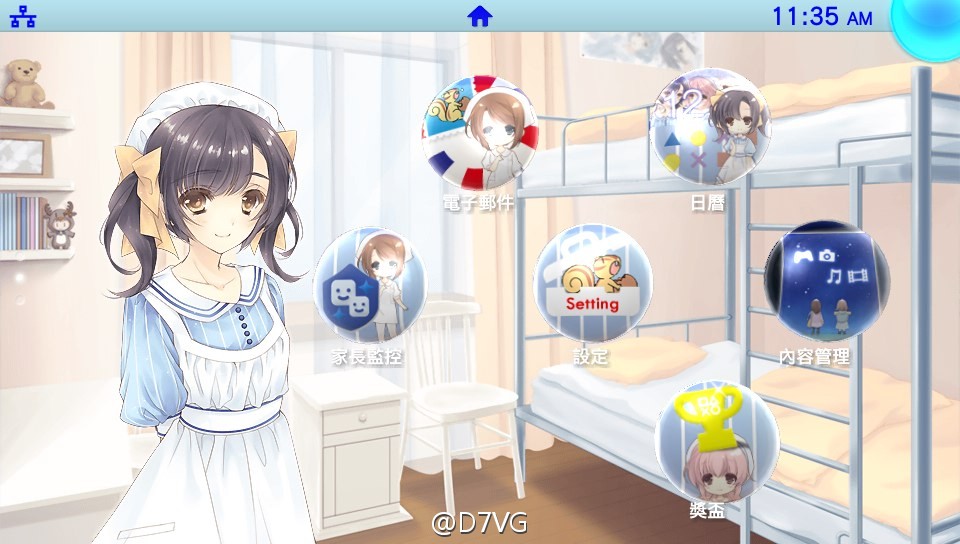Launch the 日曆 calendar app
The width and height of the screenshot is (960, 544).
coord(710,127)
